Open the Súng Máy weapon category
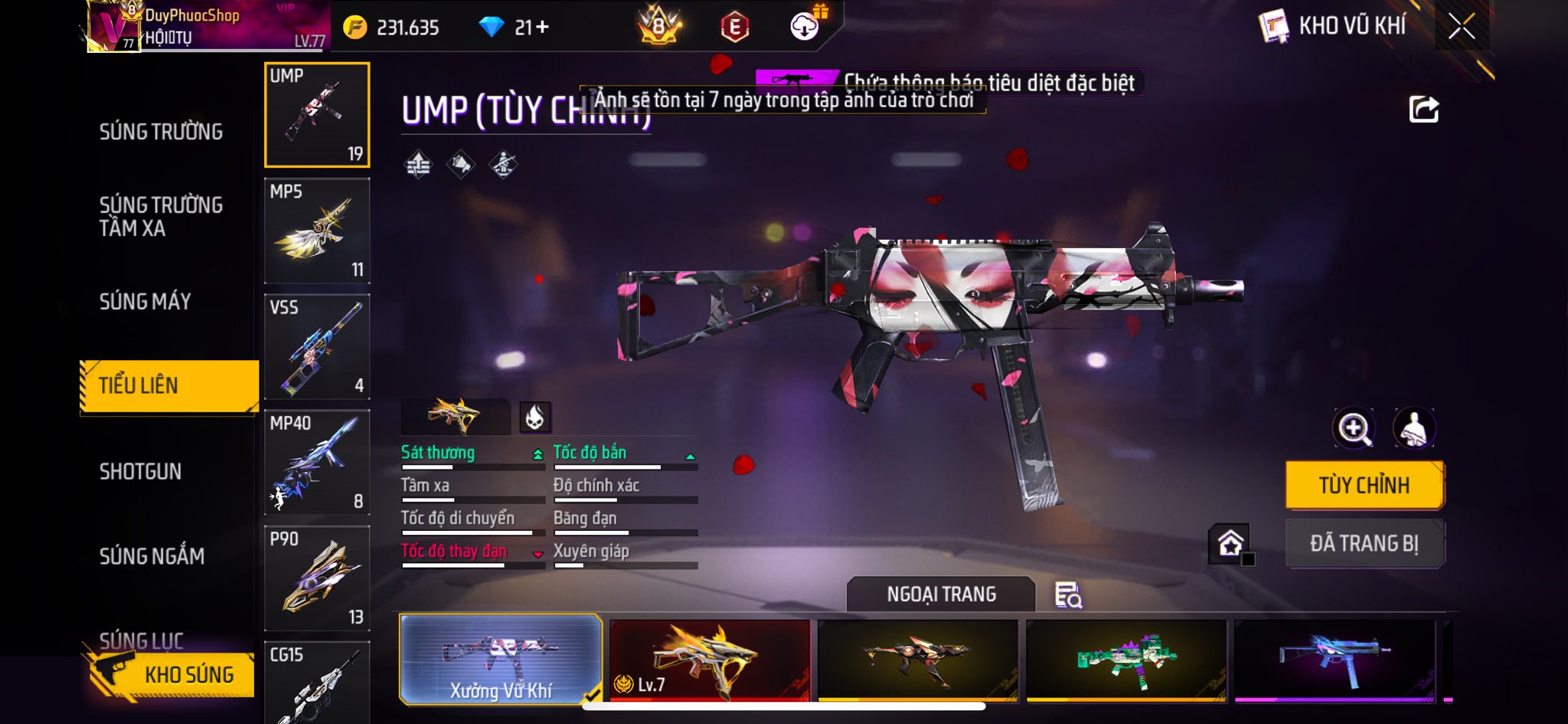 145,301
